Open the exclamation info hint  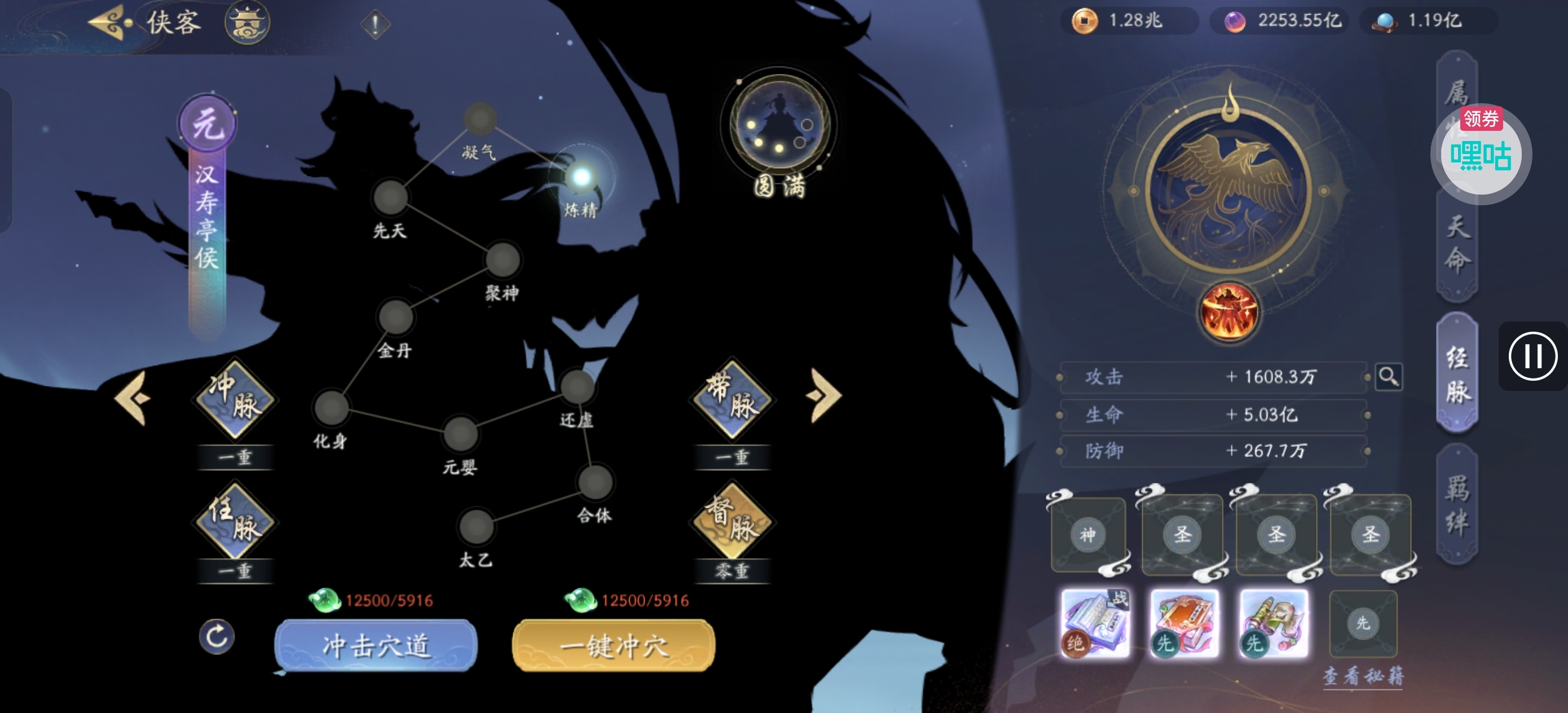[x=375, y=24]
